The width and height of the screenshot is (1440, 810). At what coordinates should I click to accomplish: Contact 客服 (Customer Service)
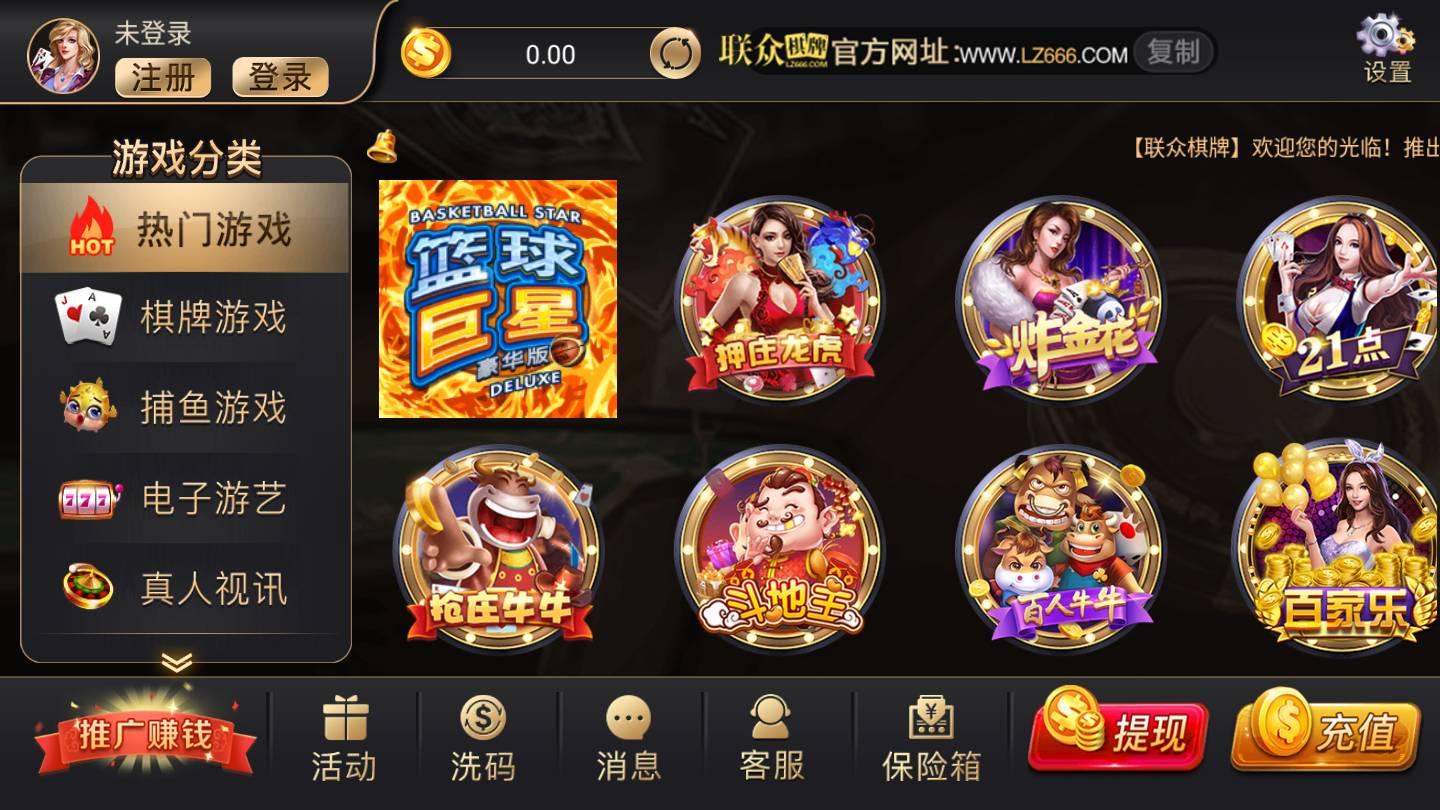pyautogui.click(x=768, y=733)
